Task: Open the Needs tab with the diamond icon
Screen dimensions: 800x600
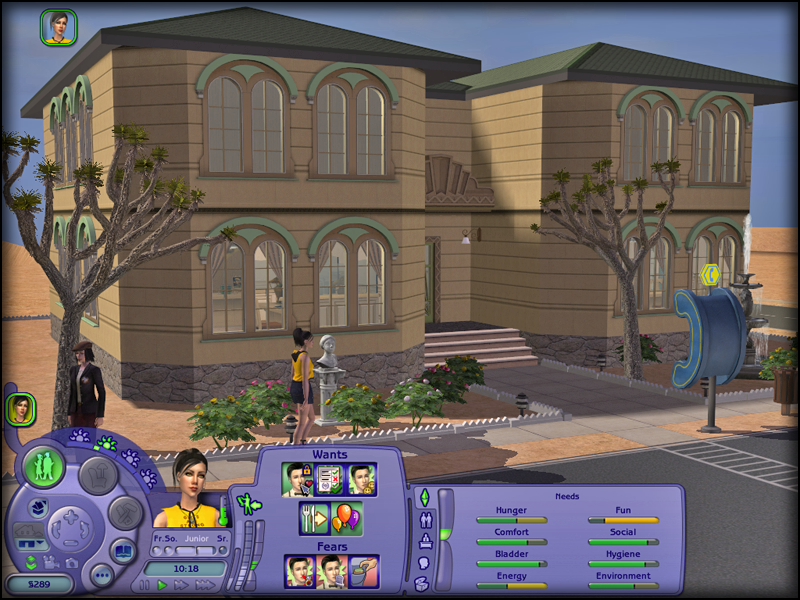Action: 423,498
